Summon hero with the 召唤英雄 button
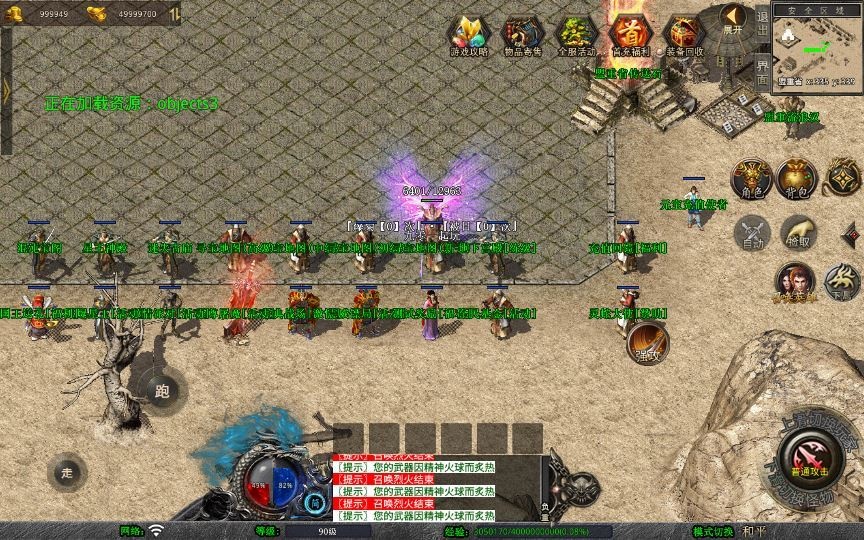Viewport: 864px width, 540px height. pos(795,281)
